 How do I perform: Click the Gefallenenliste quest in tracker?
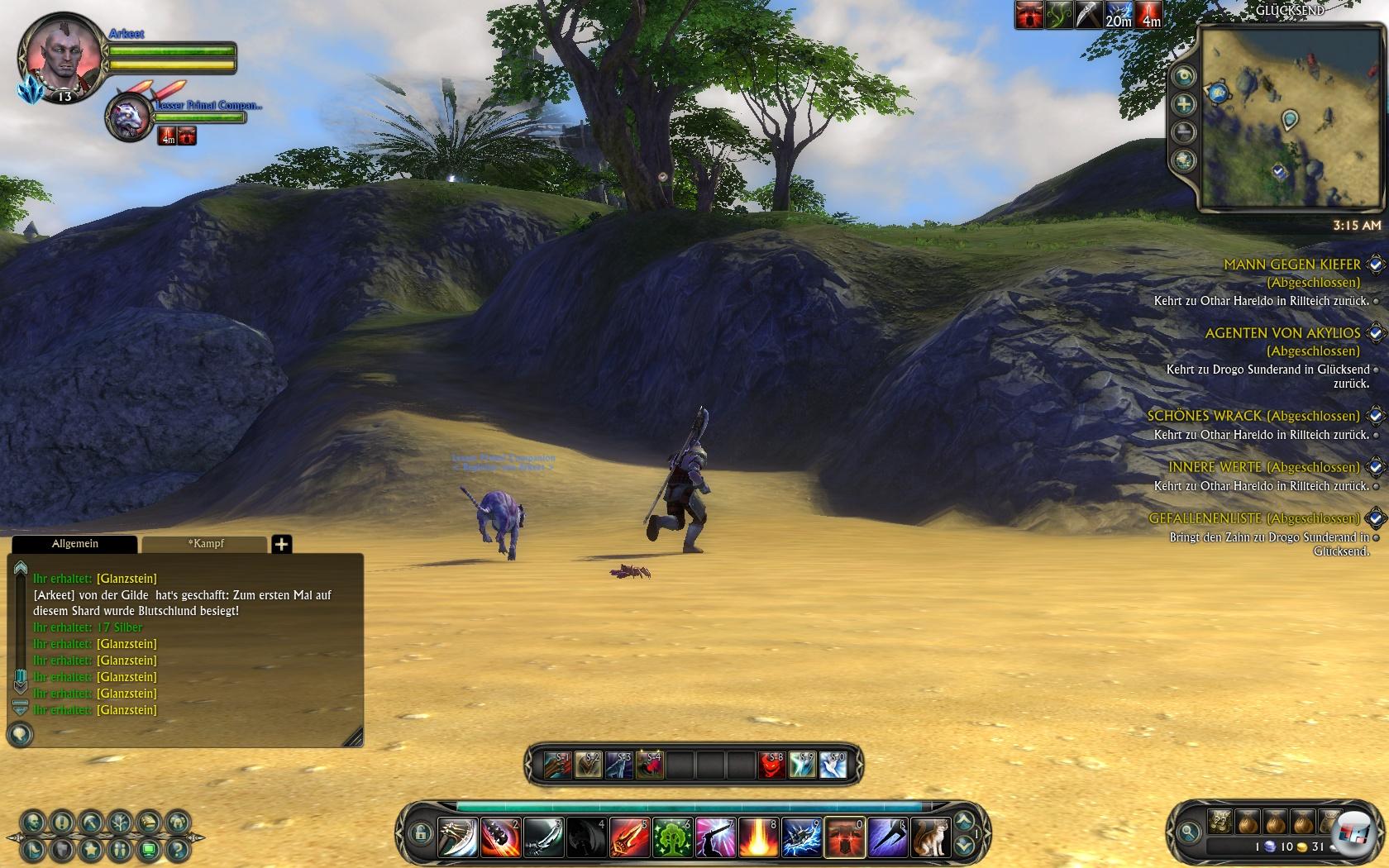pyautogui.click(x=1253, y=518)
